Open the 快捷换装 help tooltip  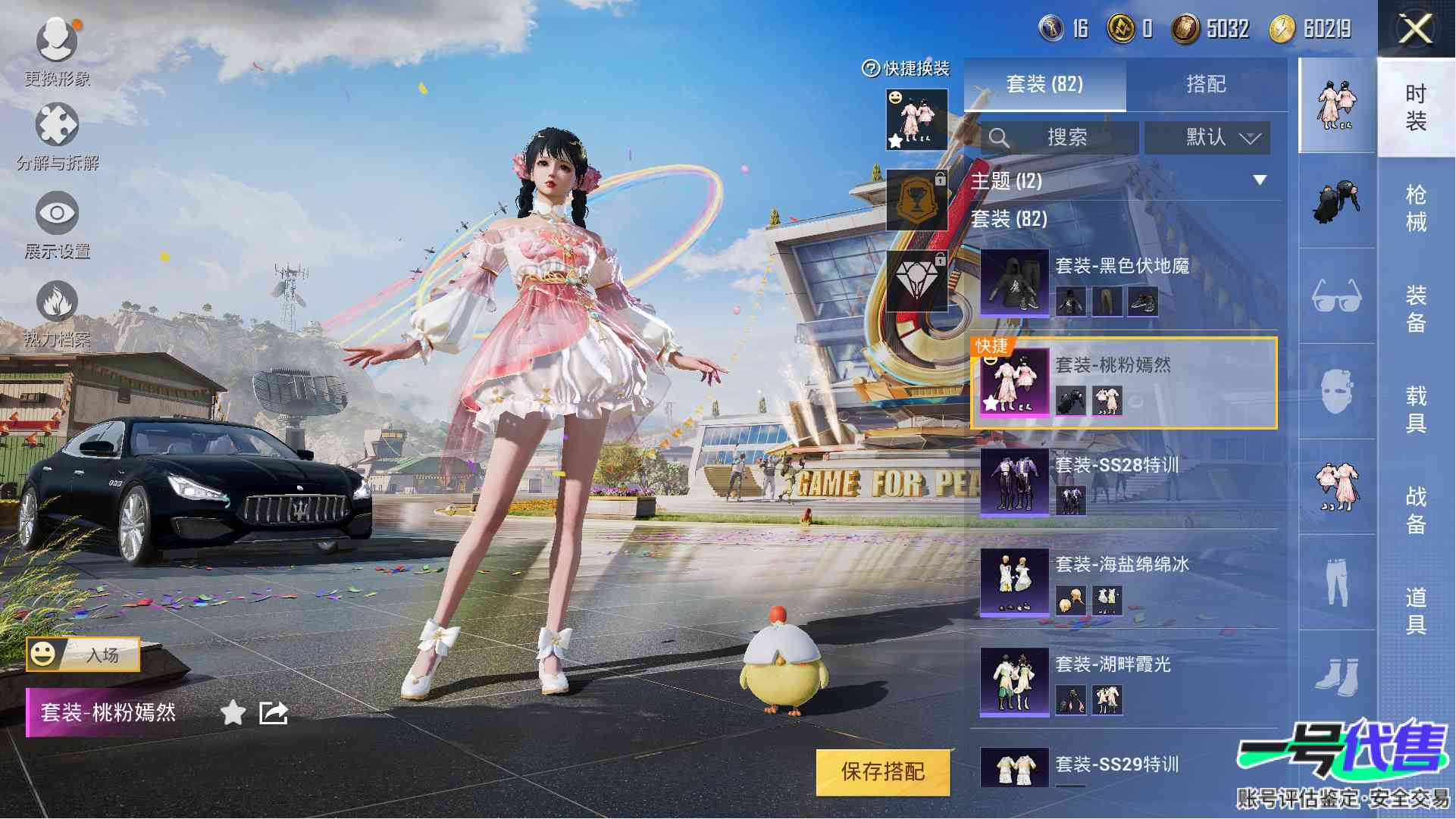[x=871, y=69]
